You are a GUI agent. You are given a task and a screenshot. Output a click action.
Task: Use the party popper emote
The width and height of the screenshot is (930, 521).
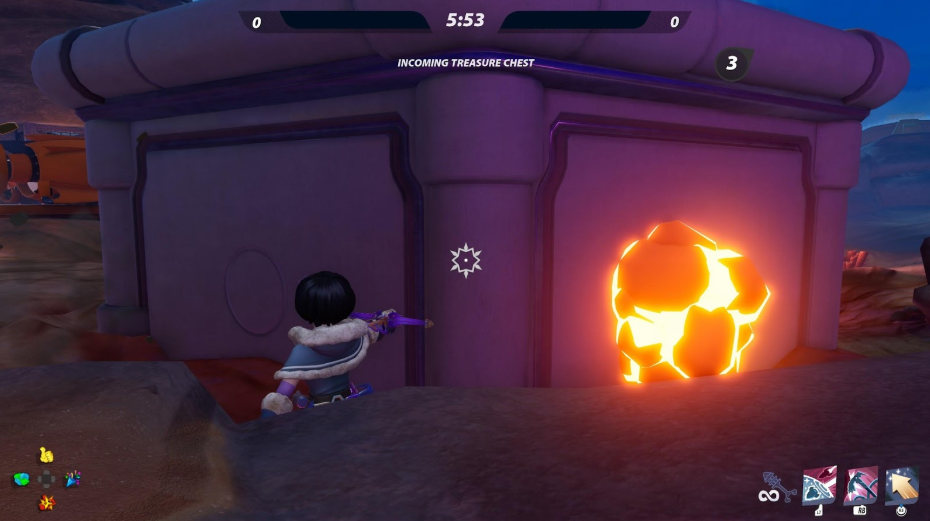coord(72,479)
